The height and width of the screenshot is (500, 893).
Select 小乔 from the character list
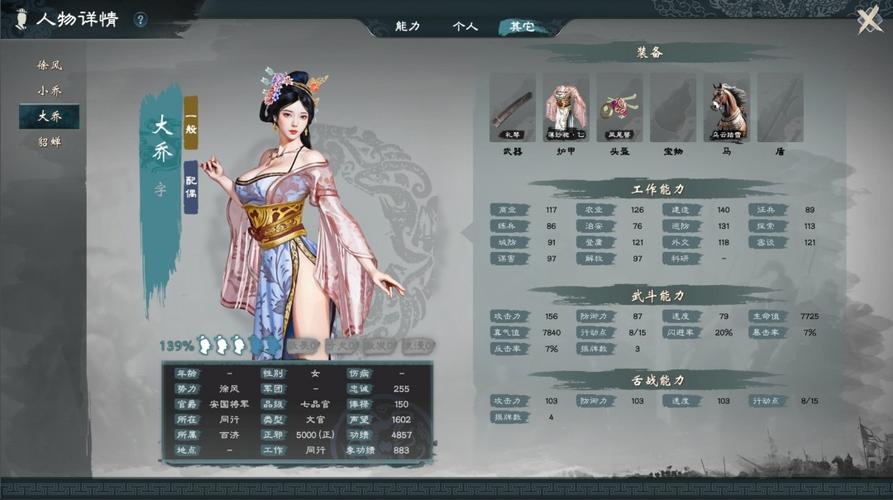click(x=49, y=90)
